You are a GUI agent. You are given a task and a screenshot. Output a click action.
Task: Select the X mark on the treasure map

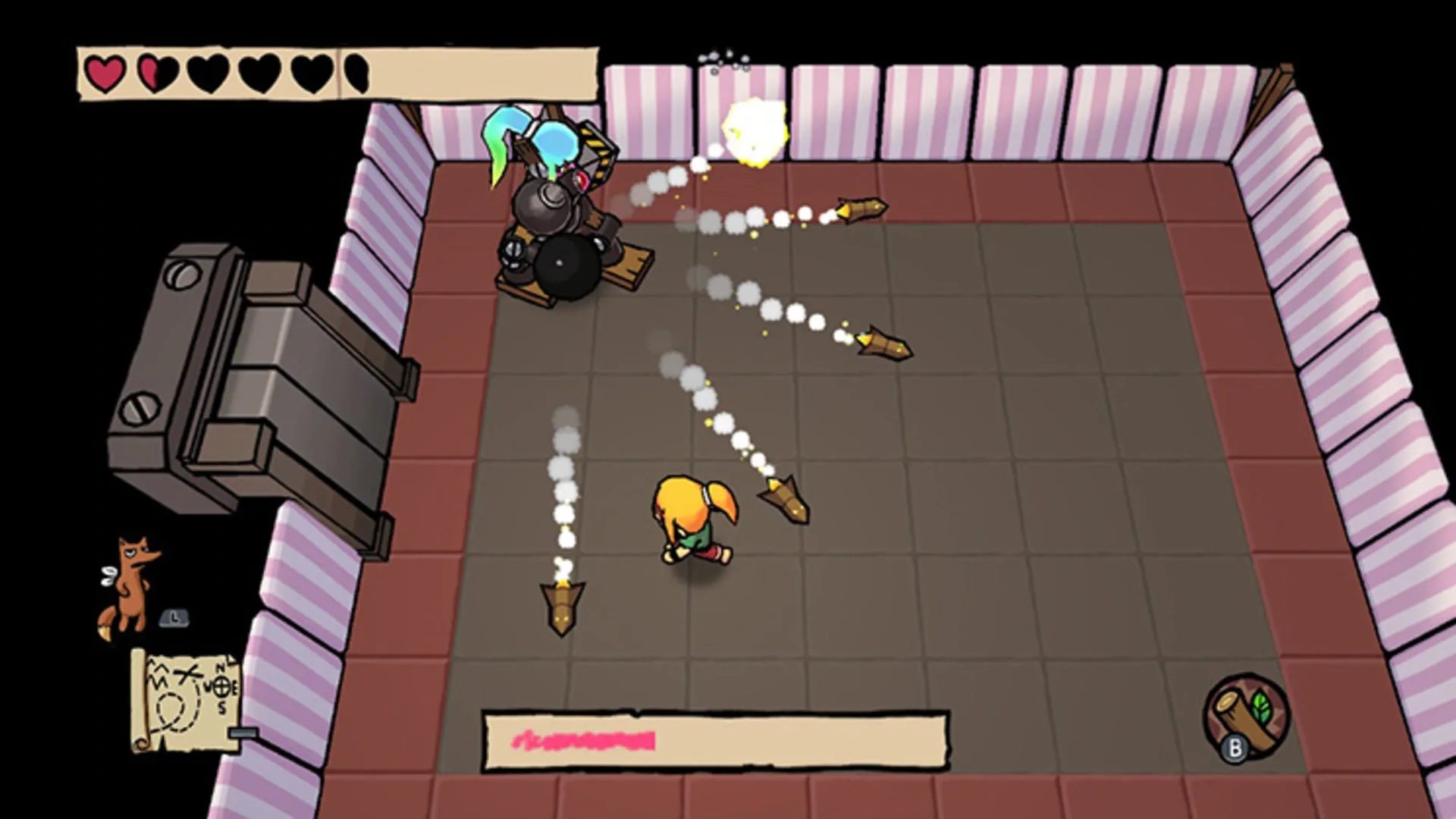187,674
